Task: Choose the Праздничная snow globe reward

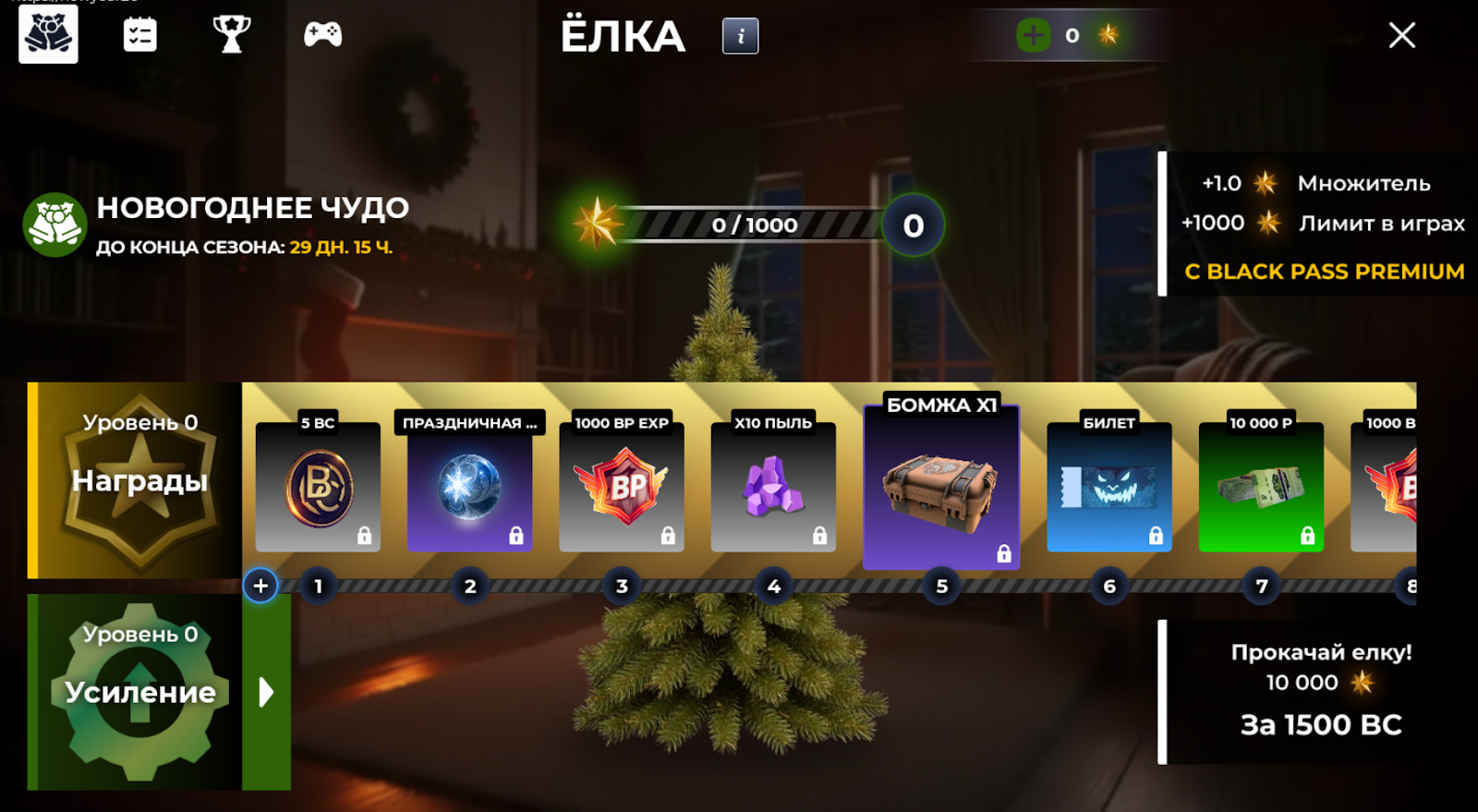Action: point(469,487)
